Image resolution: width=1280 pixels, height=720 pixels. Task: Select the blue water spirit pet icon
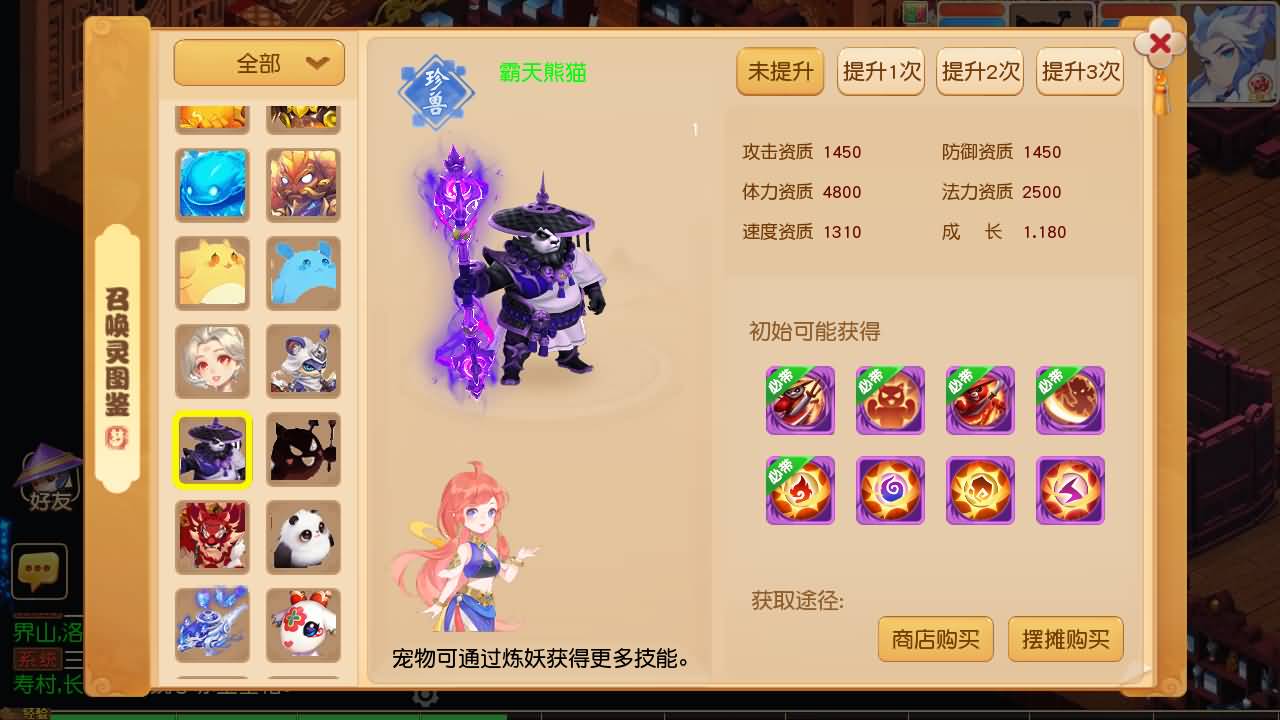click(x=212, y=185)
